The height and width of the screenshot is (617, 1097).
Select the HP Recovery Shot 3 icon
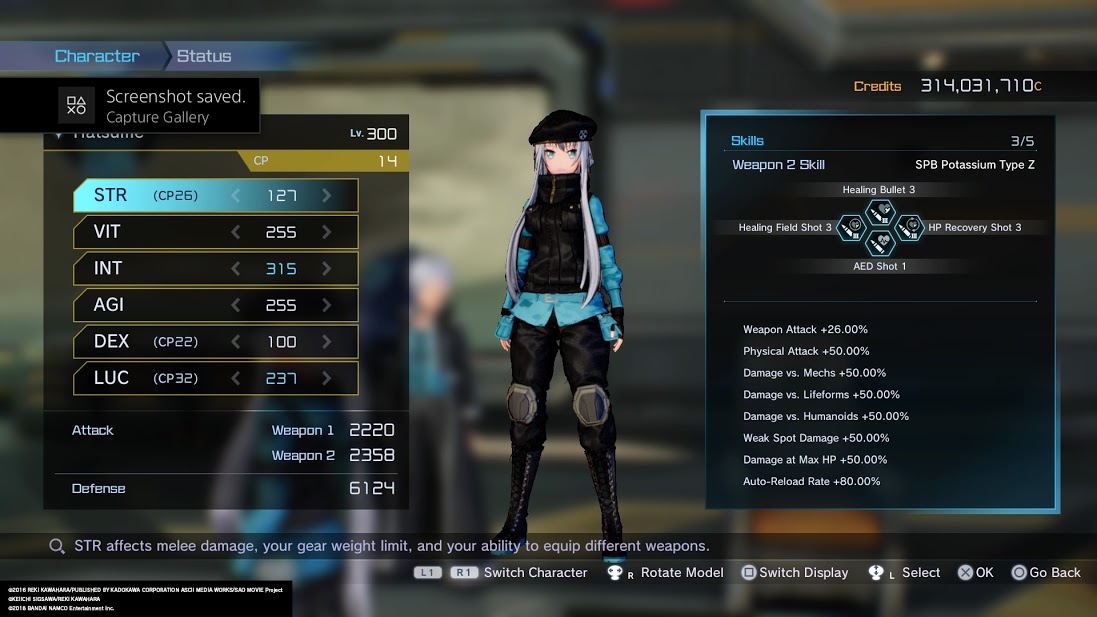pyautogui.click(x=908, y=228)
